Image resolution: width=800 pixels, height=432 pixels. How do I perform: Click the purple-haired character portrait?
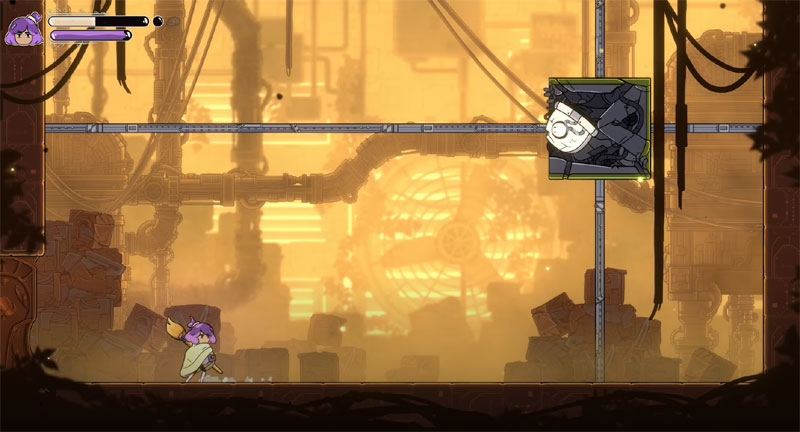24,30
